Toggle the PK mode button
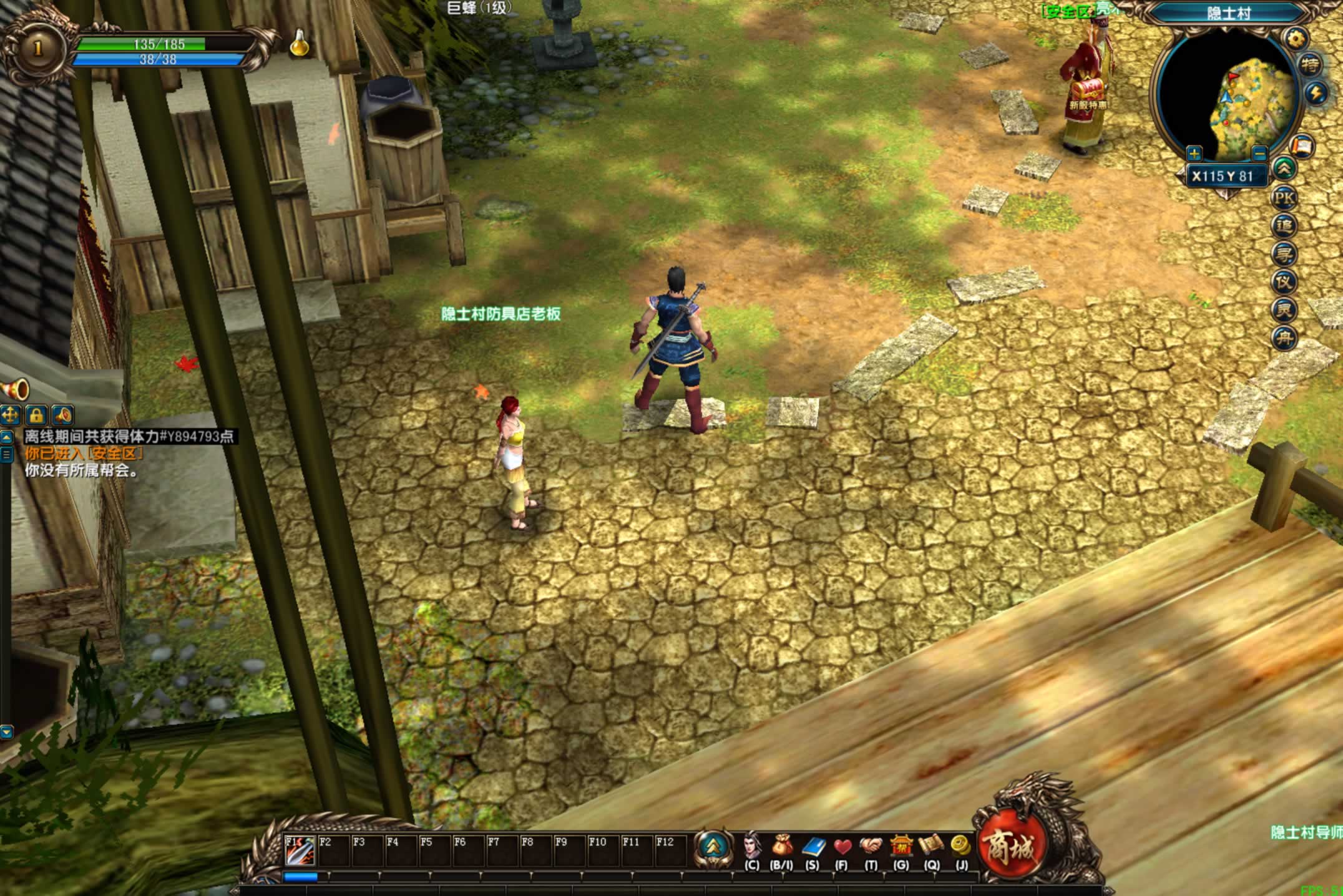Viewport: 1343px width, 896px height. pos(1284,198)
